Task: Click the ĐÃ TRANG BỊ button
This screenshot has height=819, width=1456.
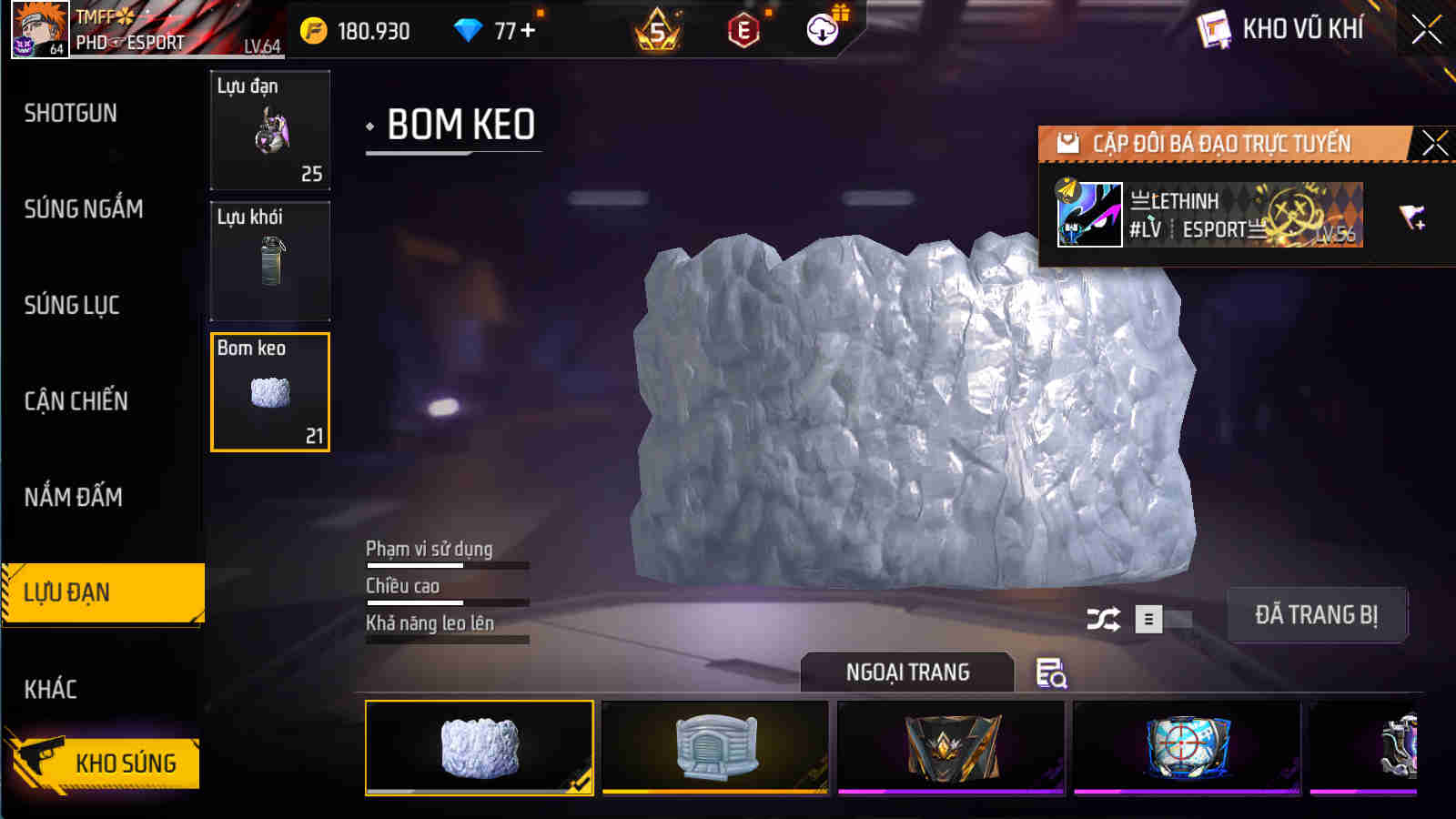Action: tap(1317, 615)
